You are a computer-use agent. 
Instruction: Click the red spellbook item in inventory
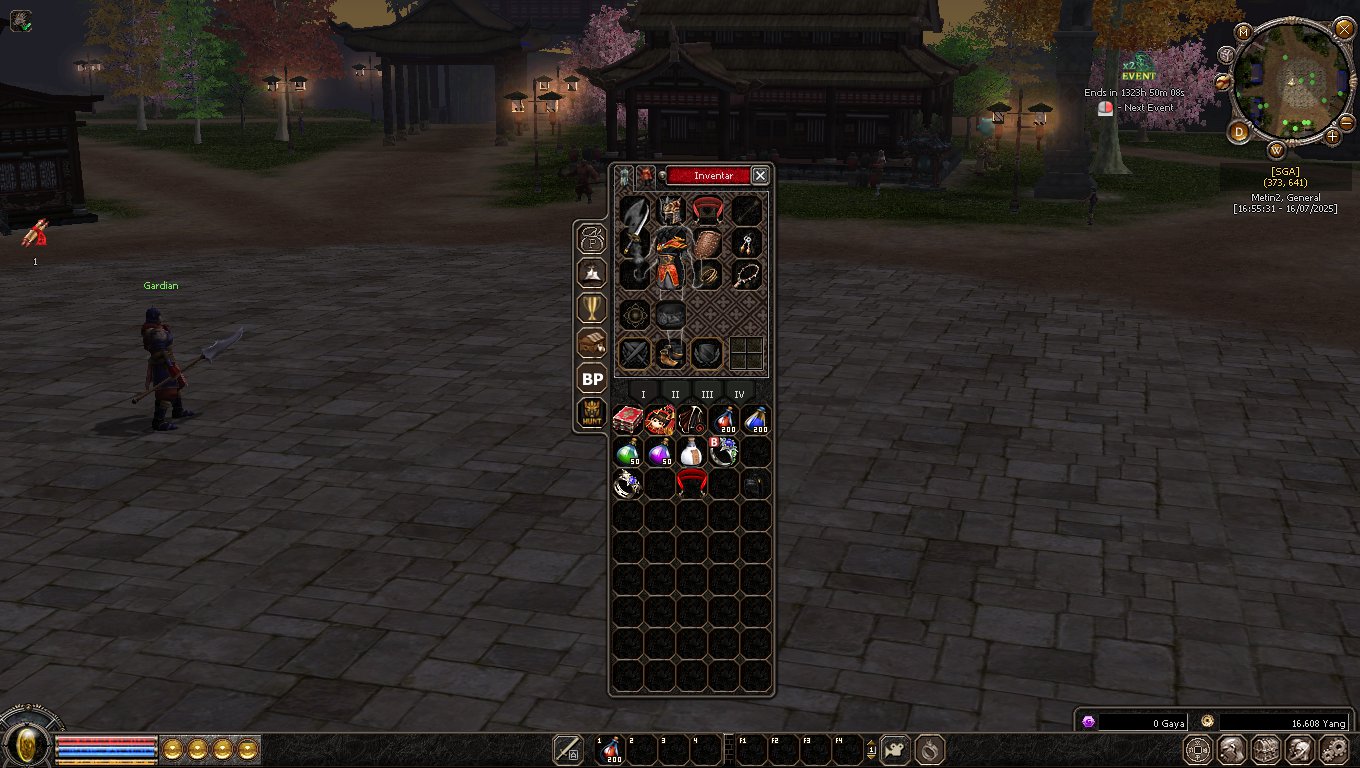pyautogui.click(x=627, y=420)
